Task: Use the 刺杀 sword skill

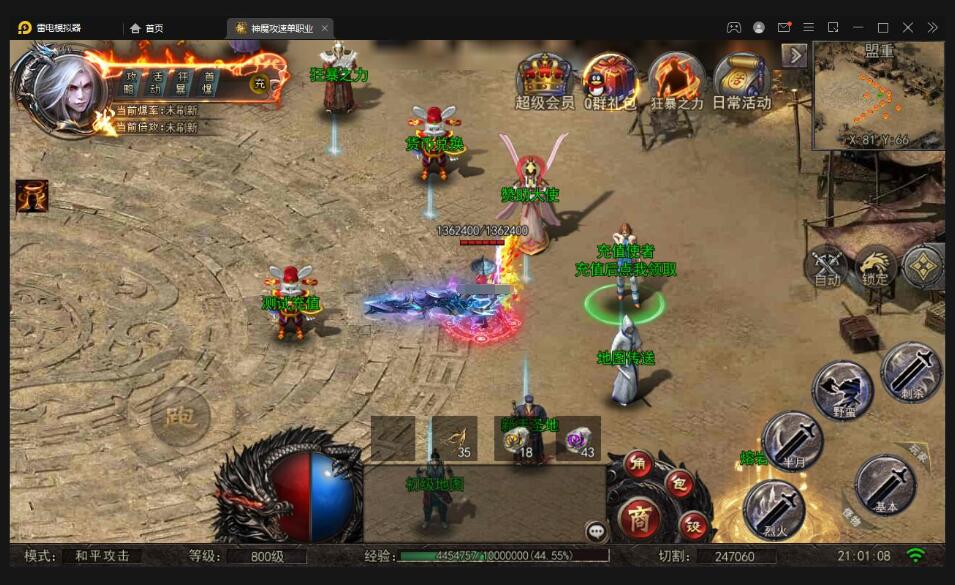Action: pos(911,371)
